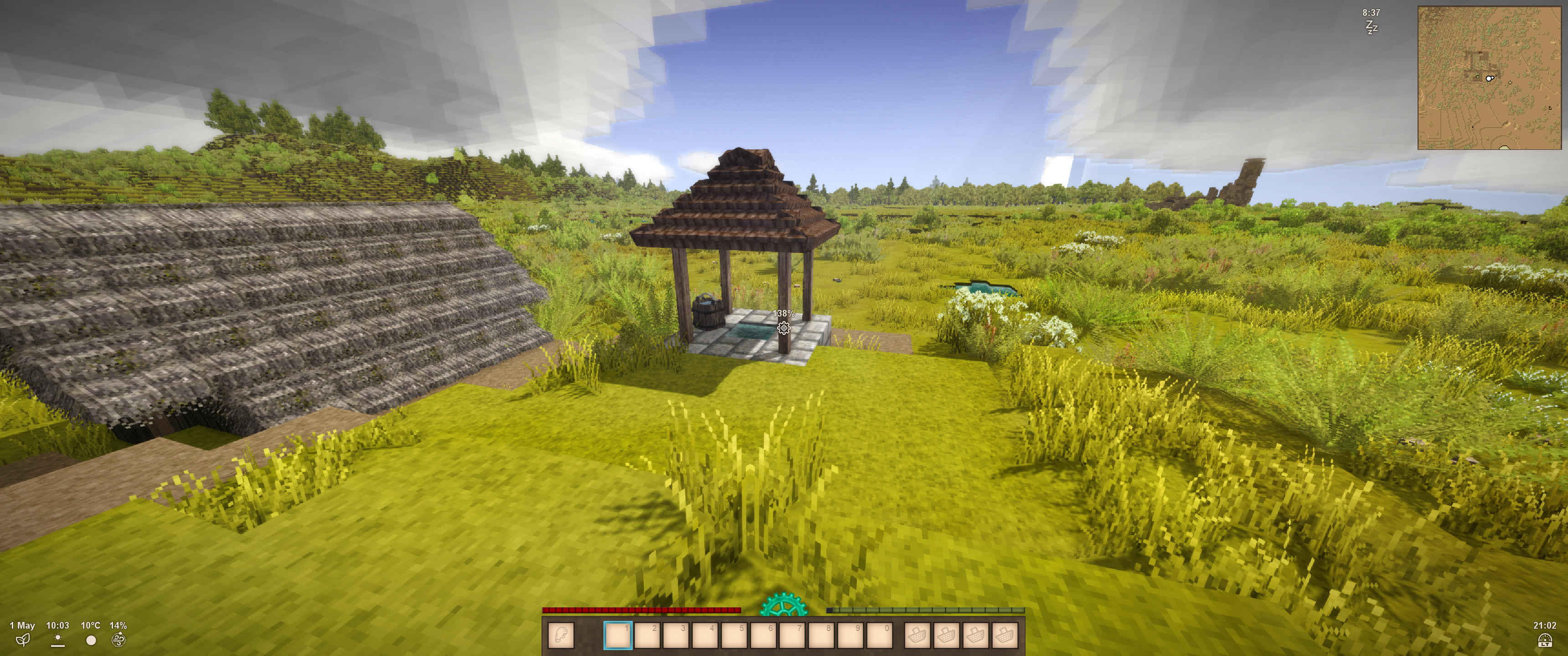Viewport: 1568px width, 656px height.
Task: Click the Zzz sleep icon
Action: pyautogui.click(x=1371, y=27)
